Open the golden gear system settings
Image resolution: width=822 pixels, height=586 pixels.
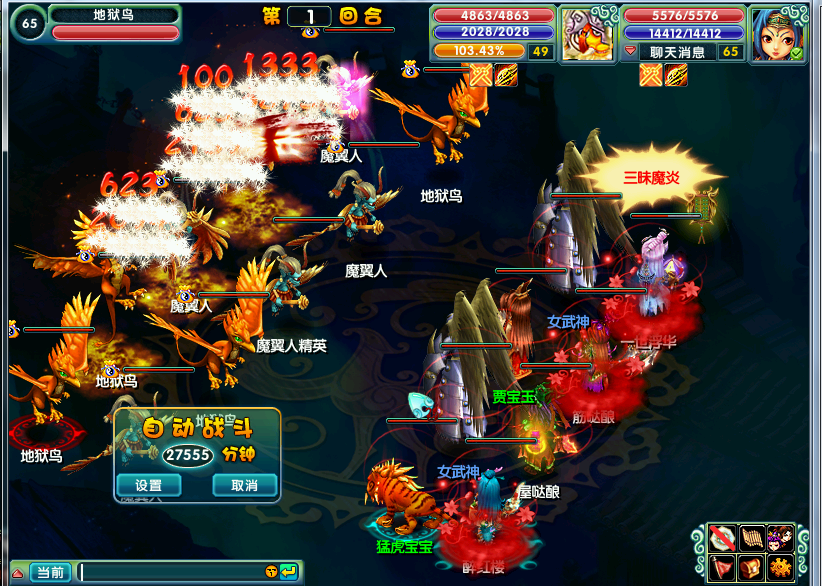[x=780, y=568]
